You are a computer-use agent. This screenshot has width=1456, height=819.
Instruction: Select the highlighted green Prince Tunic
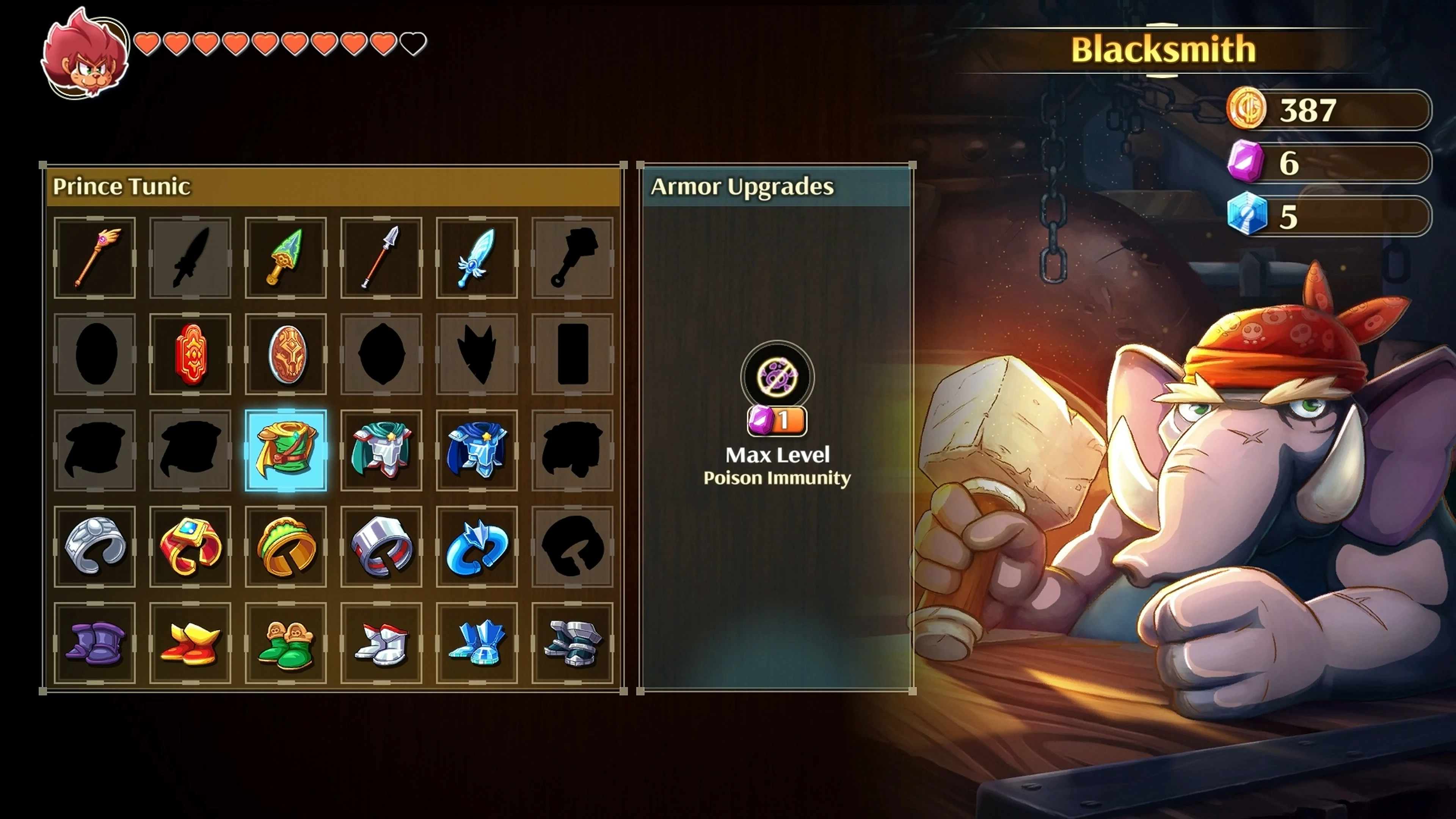[286, 449]
